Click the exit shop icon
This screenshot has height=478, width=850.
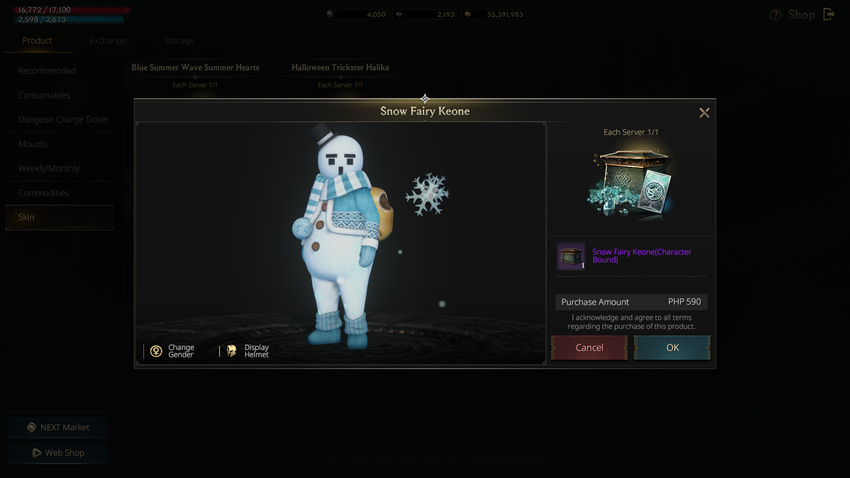click(x=829, y=15)
